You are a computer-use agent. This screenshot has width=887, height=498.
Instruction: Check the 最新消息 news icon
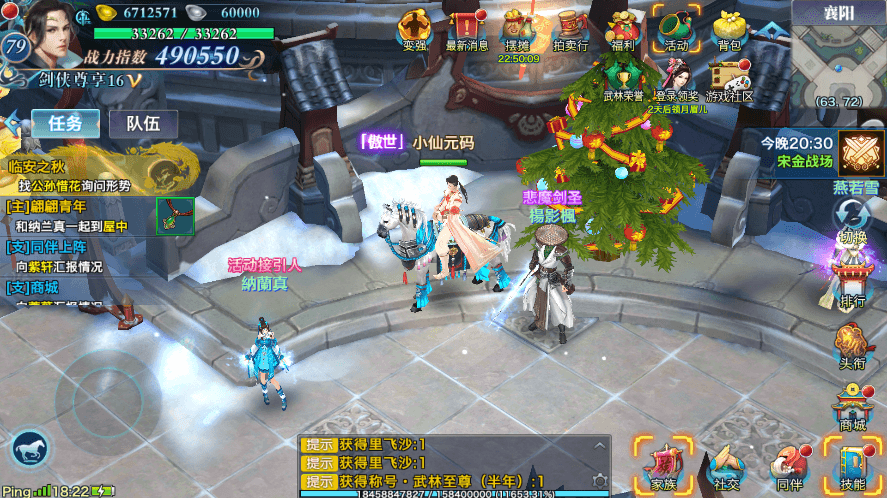pyautogui.click(x=466, y=28)
